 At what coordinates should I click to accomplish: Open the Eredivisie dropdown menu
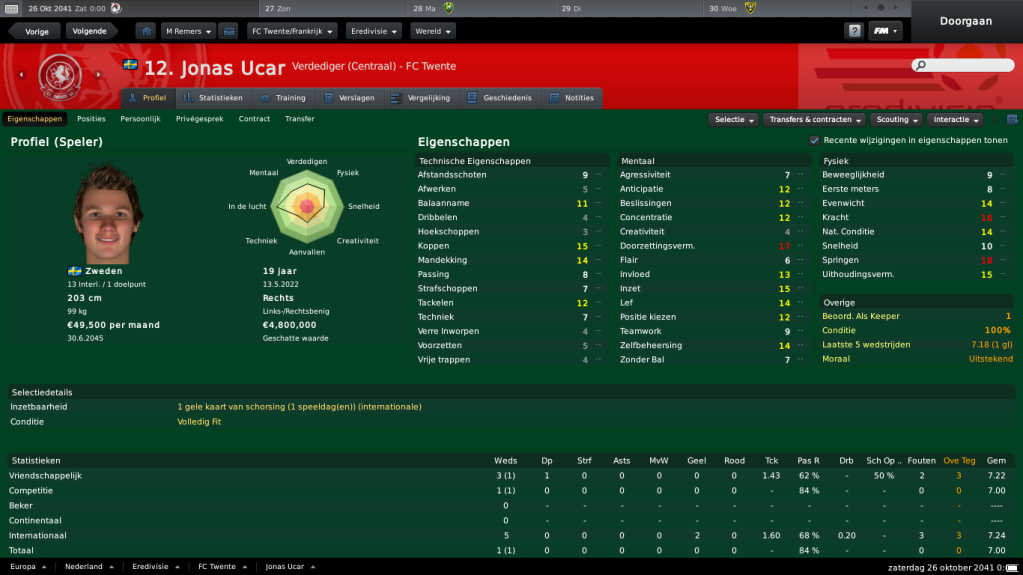374,31
